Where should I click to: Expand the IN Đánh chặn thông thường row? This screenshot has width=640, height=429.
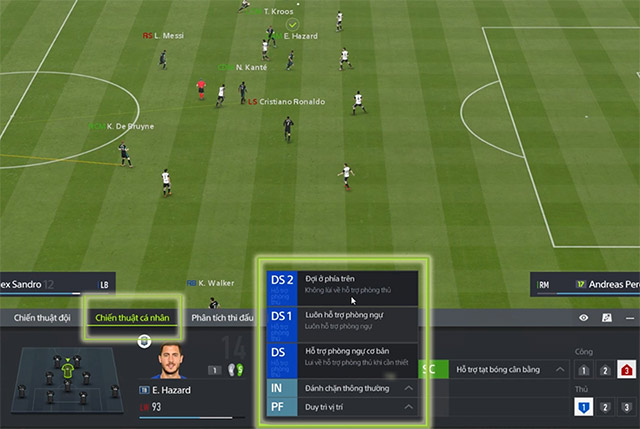click(408, 387)
